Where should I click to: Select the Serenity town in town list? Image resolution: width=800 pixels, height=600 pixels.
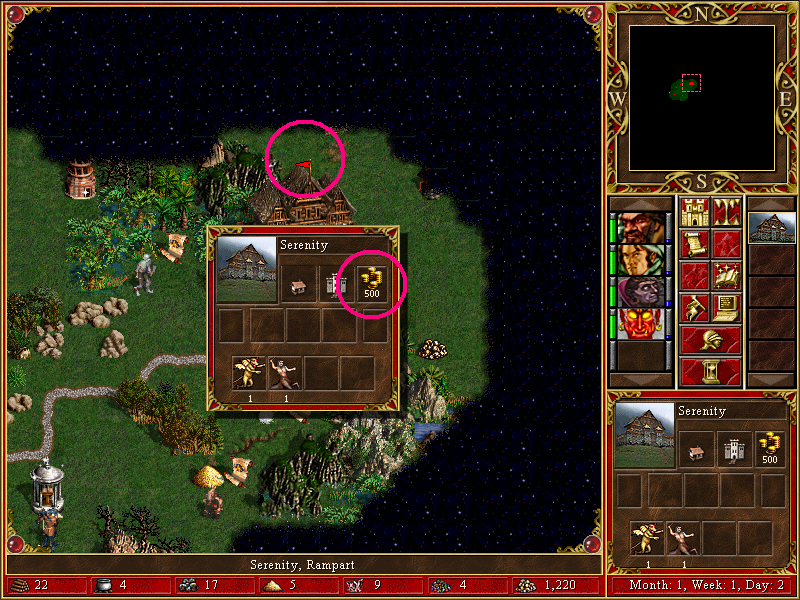coord(771,228)
